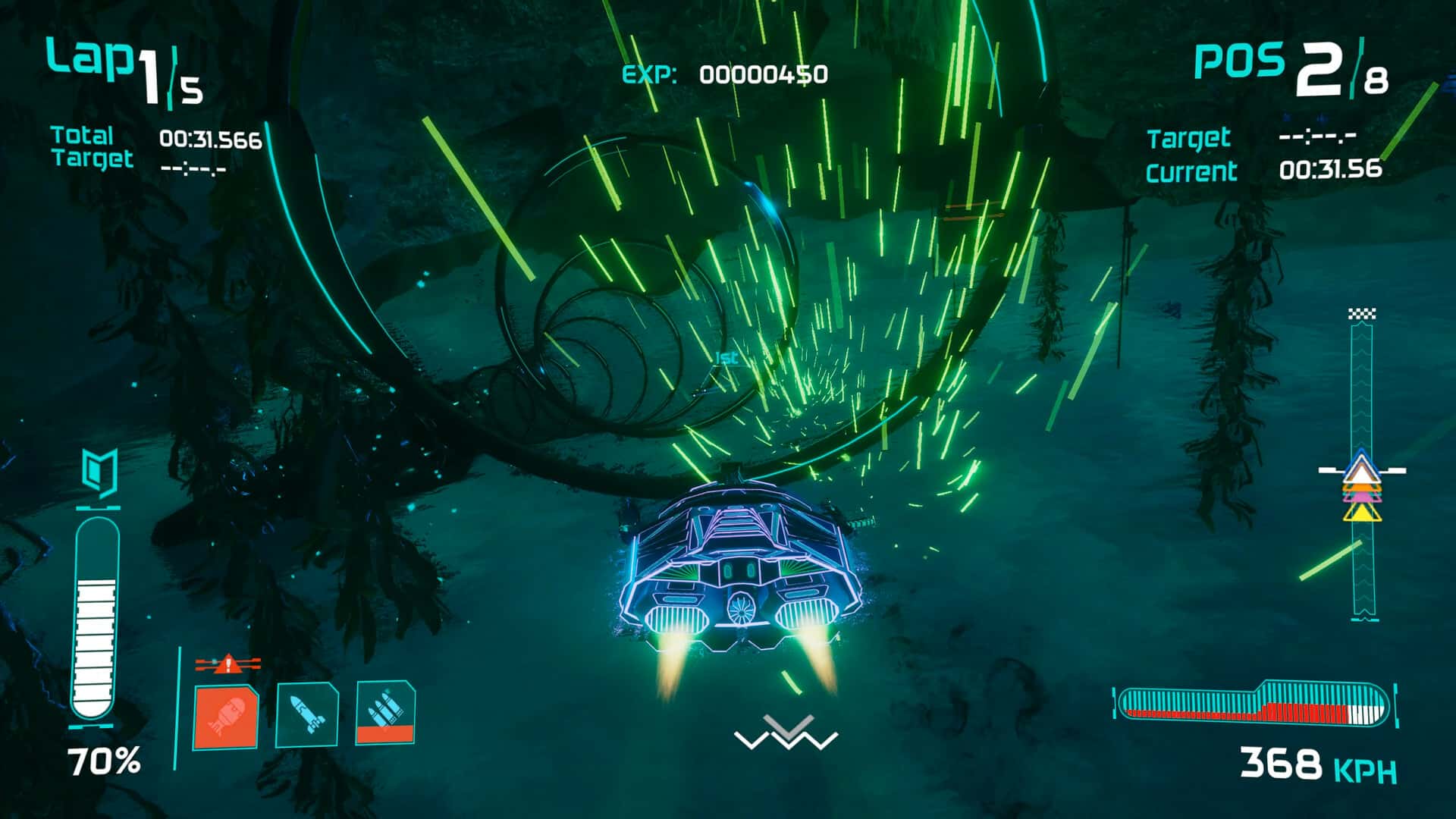This screenshot has width=1456, height=819.
Task: Click the red warning triangle alert icon
Action: pos(227,665)
